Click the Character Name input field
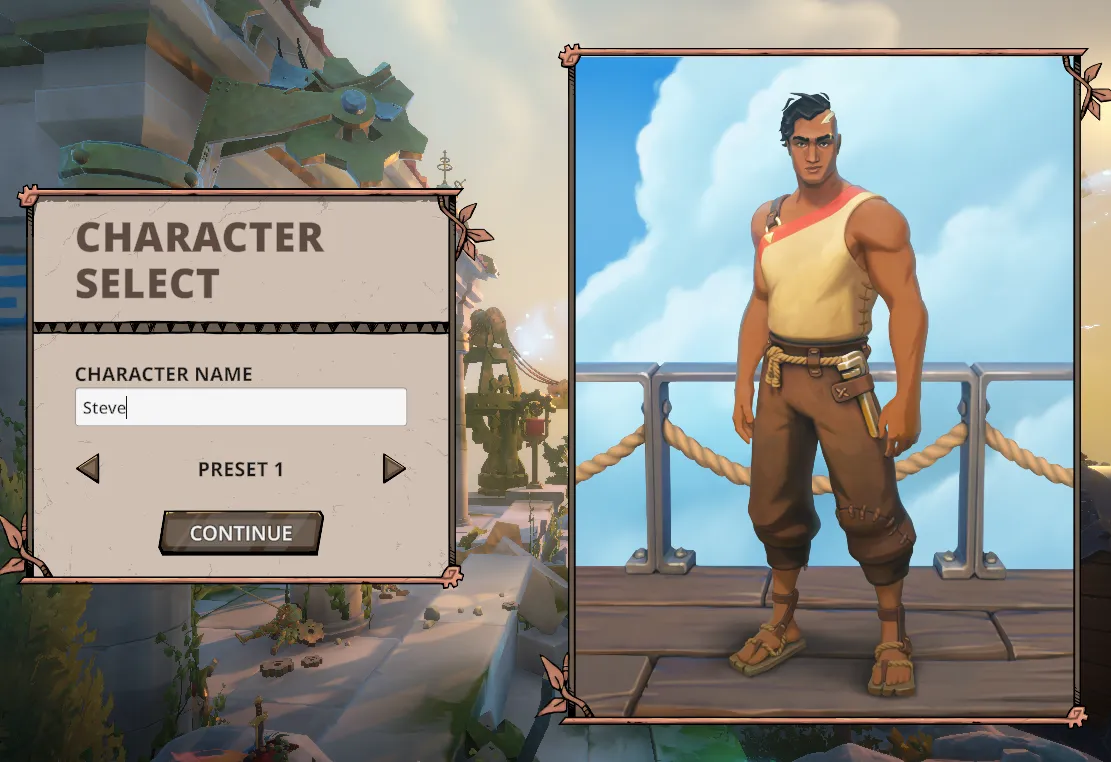The image size is (1111, 762). point(240,407)
